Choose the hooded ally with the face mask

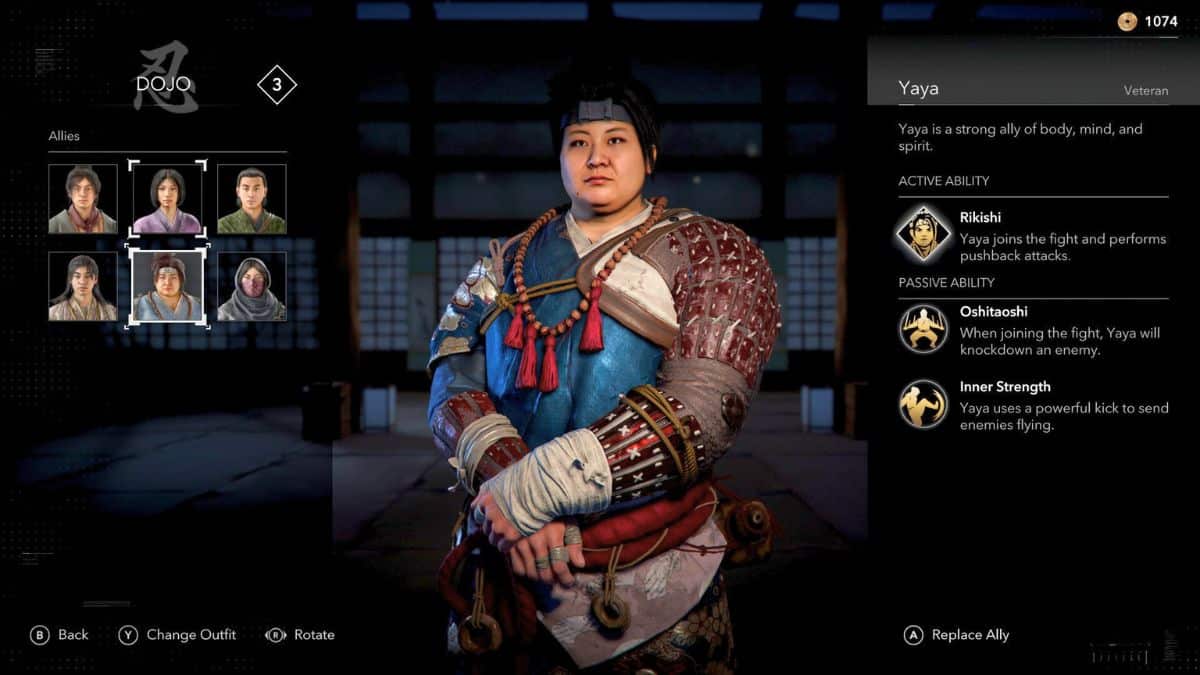[252, 286]
